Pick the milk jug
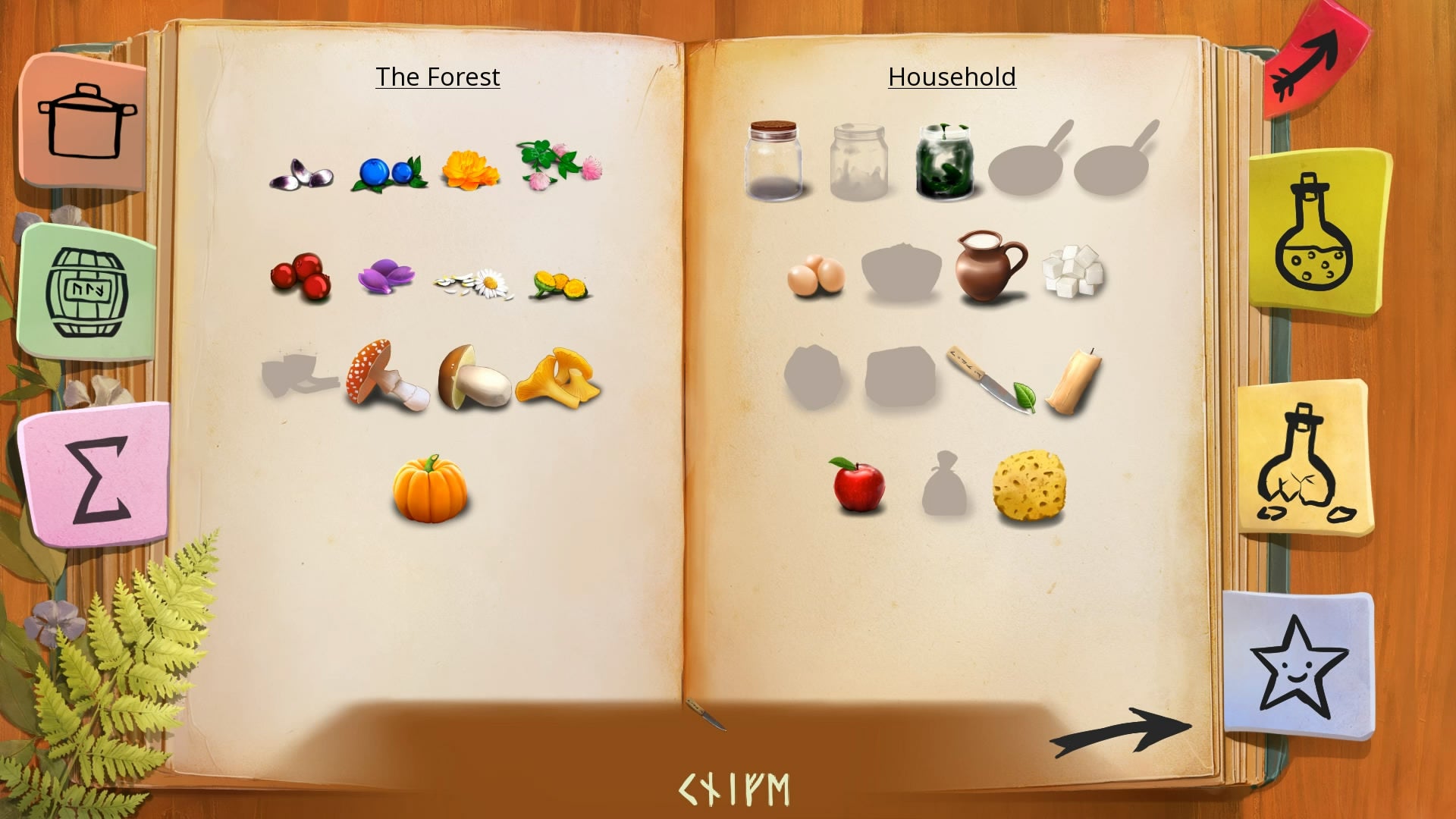This screenshot has height=819, width=1456. click(989, 267)
